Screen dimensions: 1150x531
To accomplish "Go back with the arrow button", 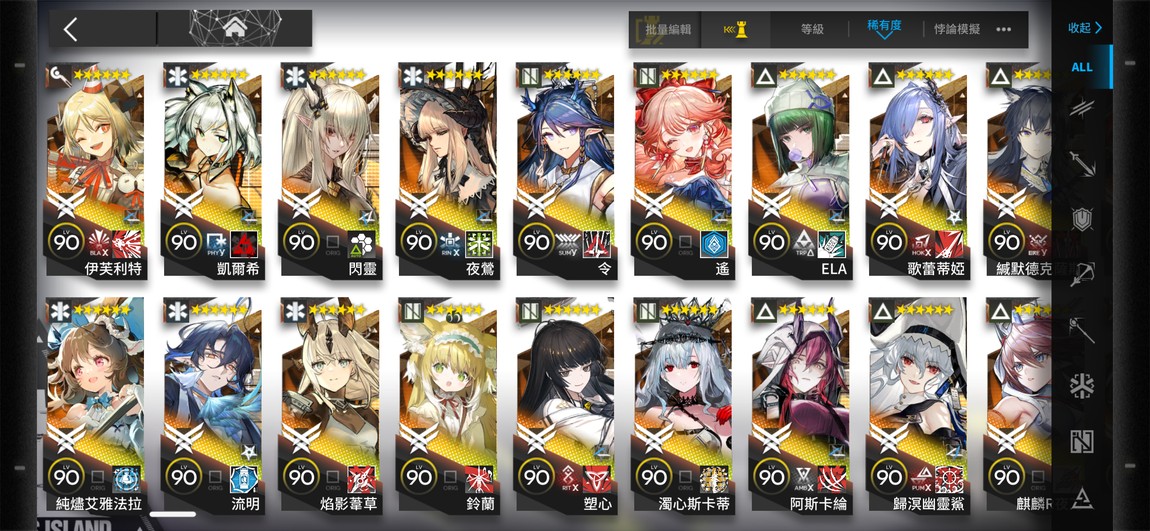I will point(70,28).
